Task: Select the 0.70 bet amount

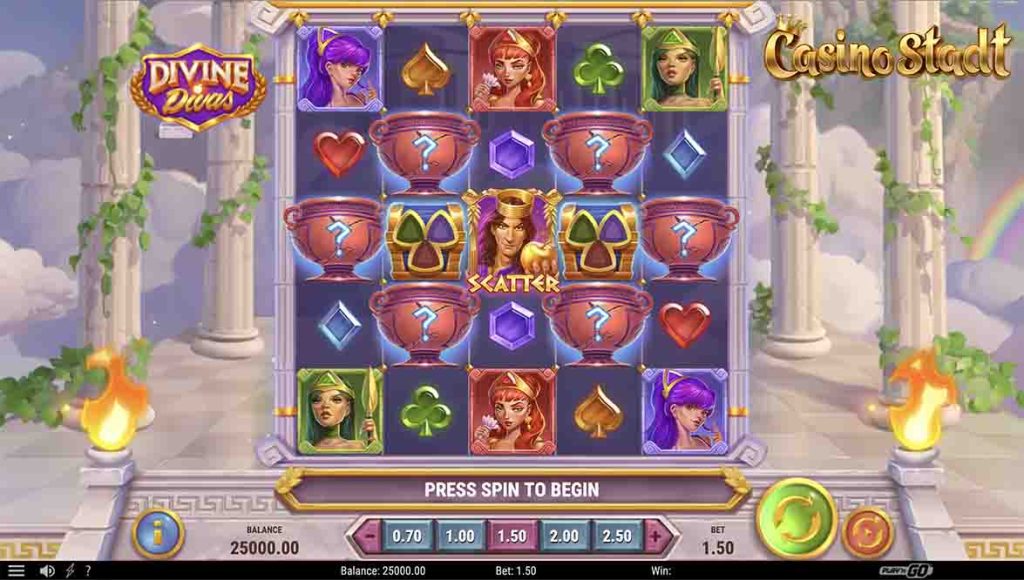Action: click(x=406, y=536)
